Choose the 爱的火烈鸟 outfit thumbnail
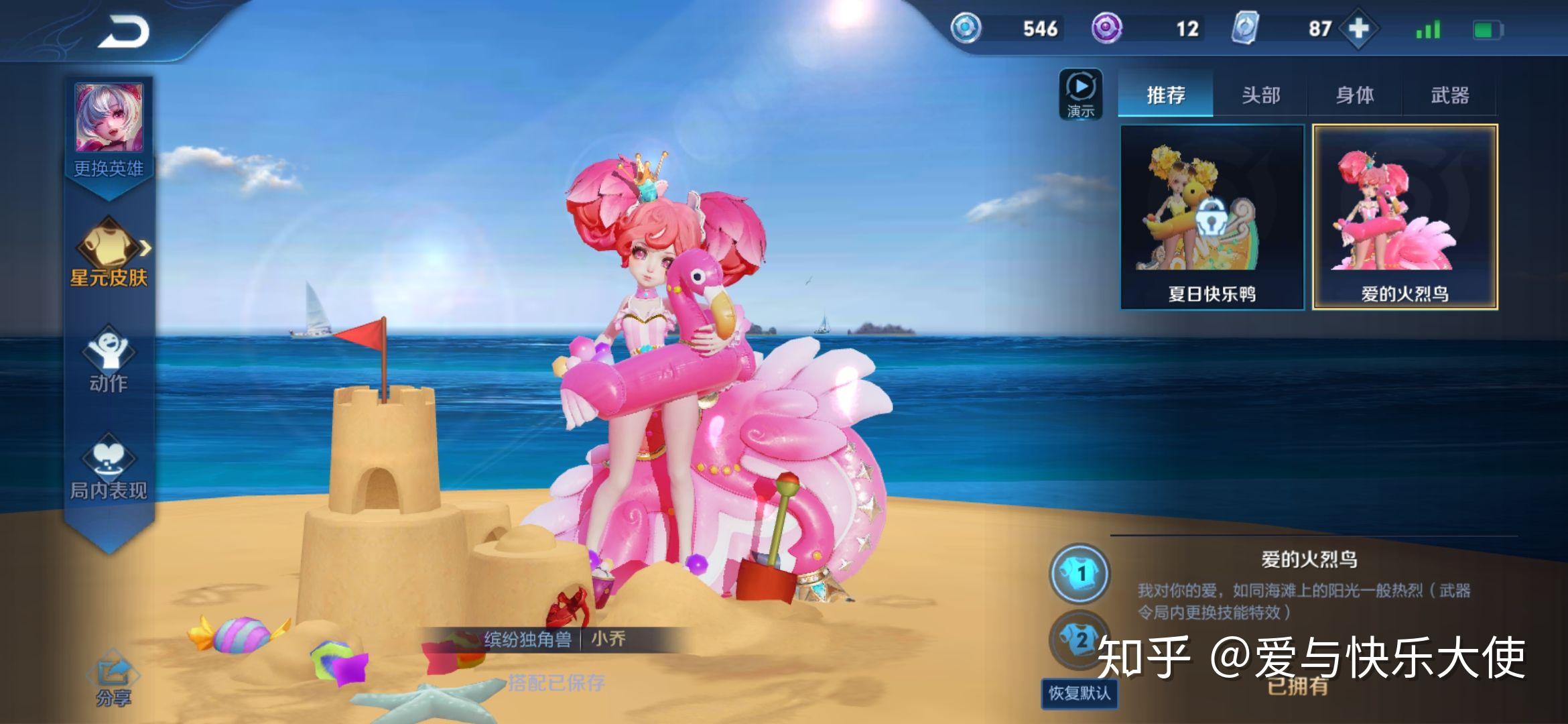This screenshot has width=1568, height=724. [1404, 217]
